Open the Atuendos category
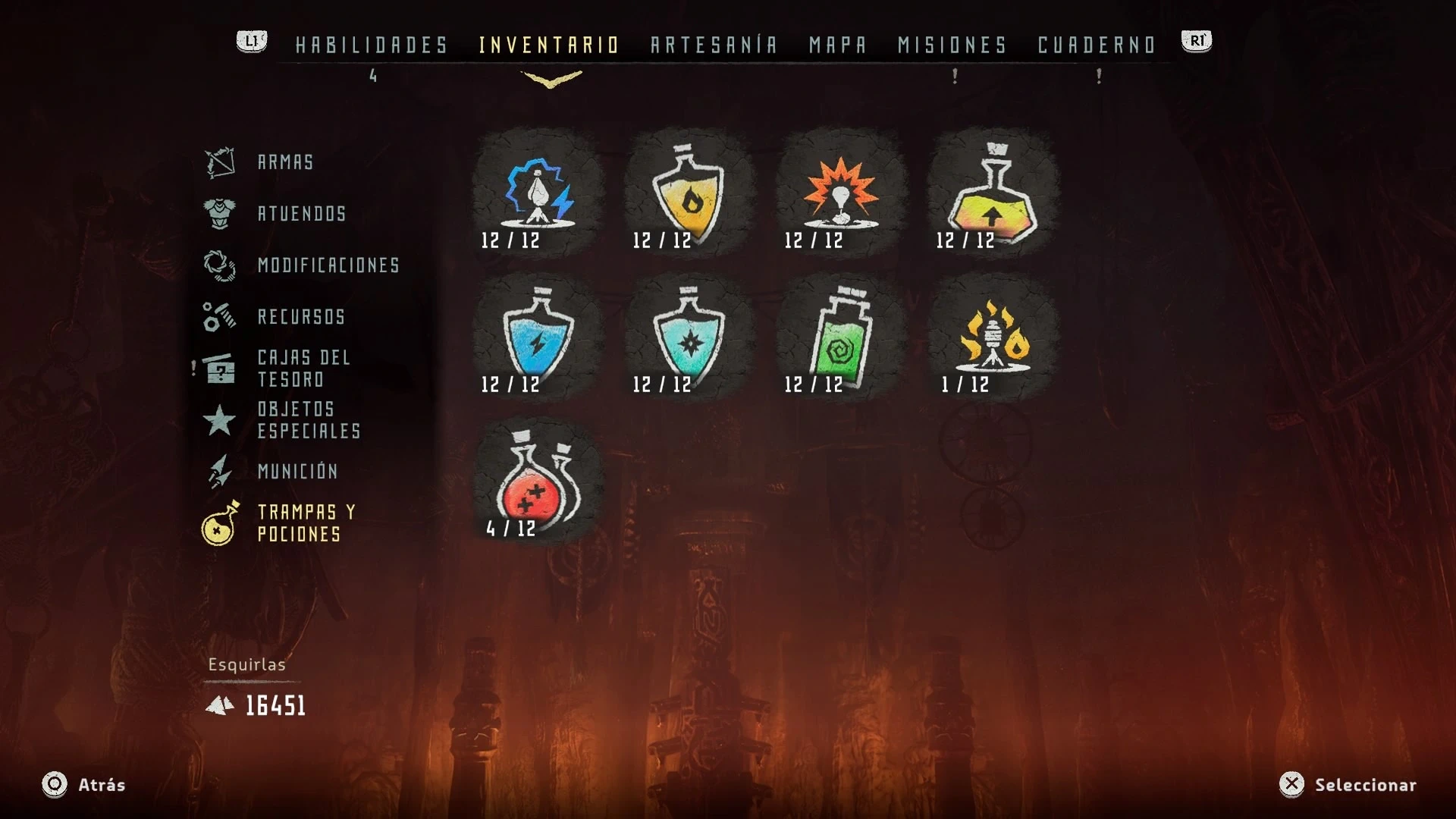Viewport: 1456px width, 819px height. click(x=302, y=214)
